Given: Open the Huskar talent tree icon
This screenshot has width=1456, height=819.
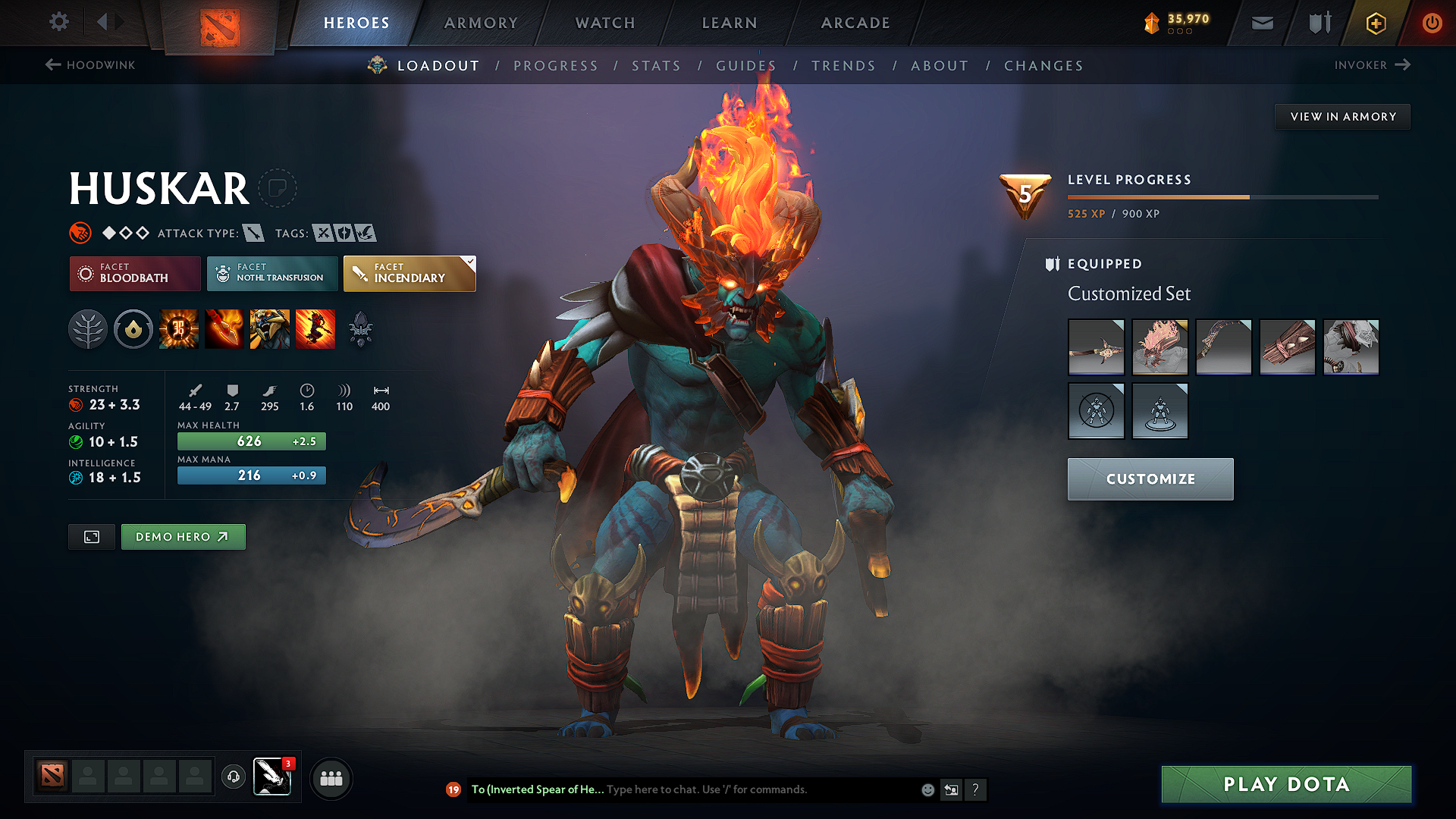Looking at the screenshot, I should click(88, 329).
